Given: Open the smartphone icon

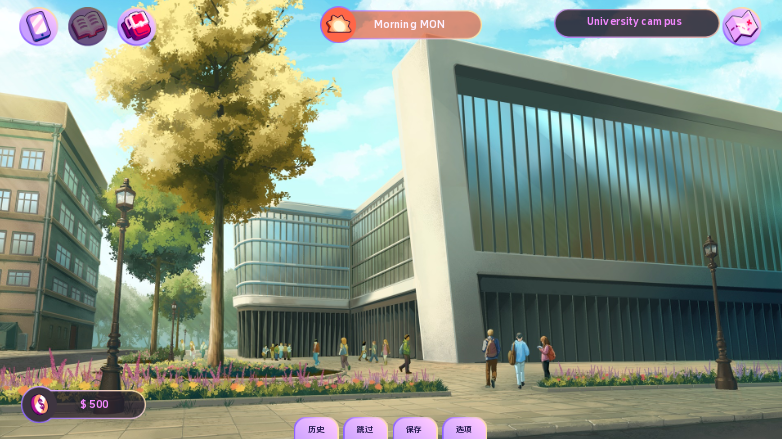Looking at the screenshot, I should (x=38, y=26).
